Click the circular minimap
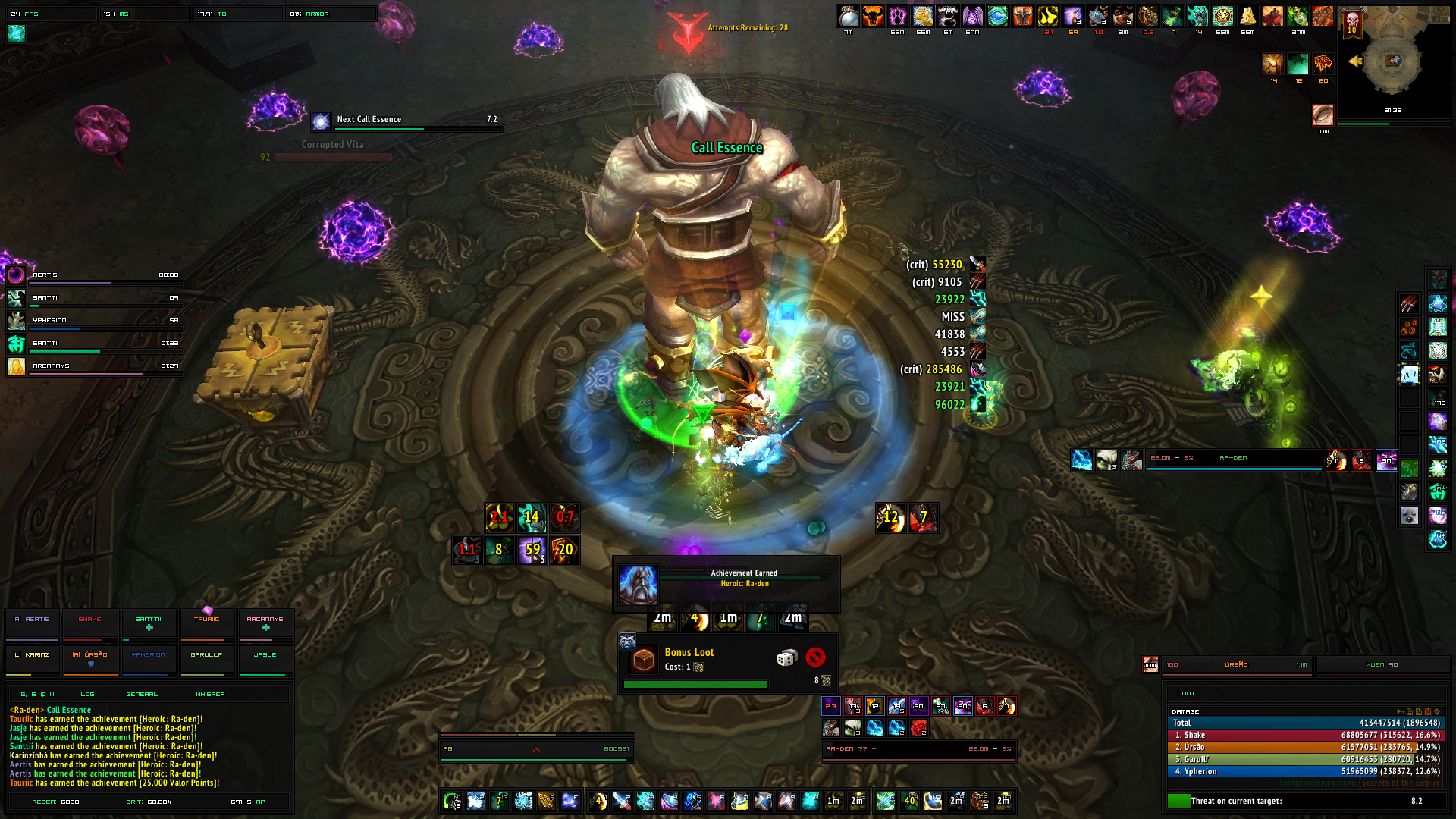This screenshot has height=819, width=1456. tap(1394, 61)
